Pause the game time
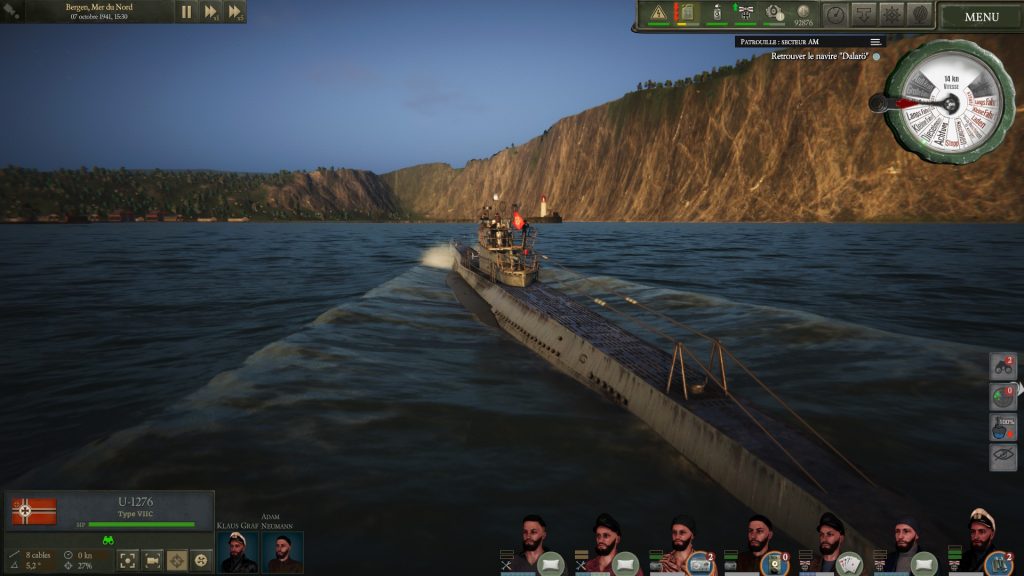Viewport: 1024px width, 576px height. coord(186,12)
